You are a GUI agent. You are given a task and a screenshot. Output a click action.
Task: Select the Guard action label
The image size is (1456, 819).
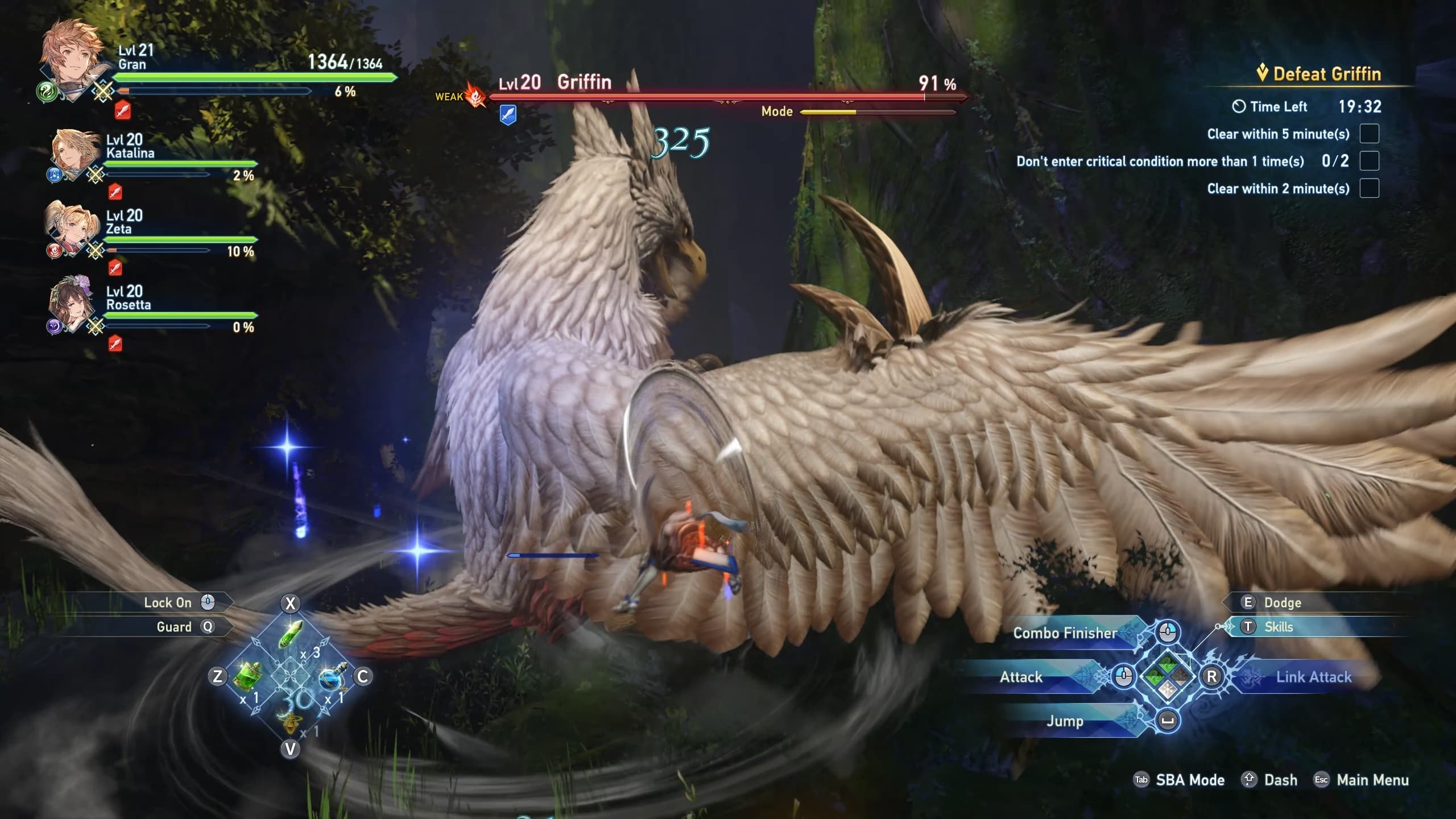pos(174,627)
